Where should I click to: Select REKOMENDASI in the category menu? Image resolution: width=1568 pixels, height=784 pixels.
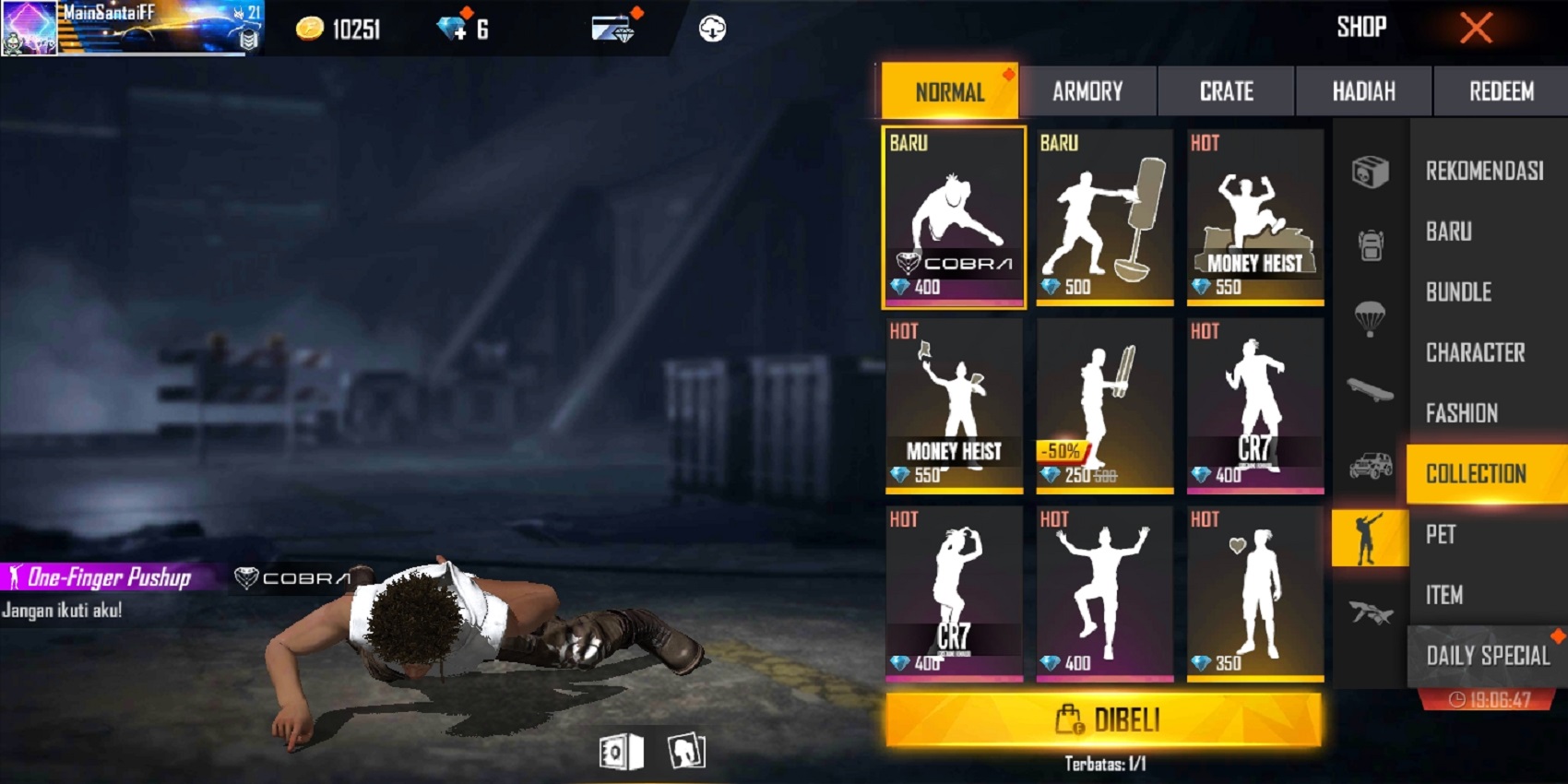pos(1485,171)
